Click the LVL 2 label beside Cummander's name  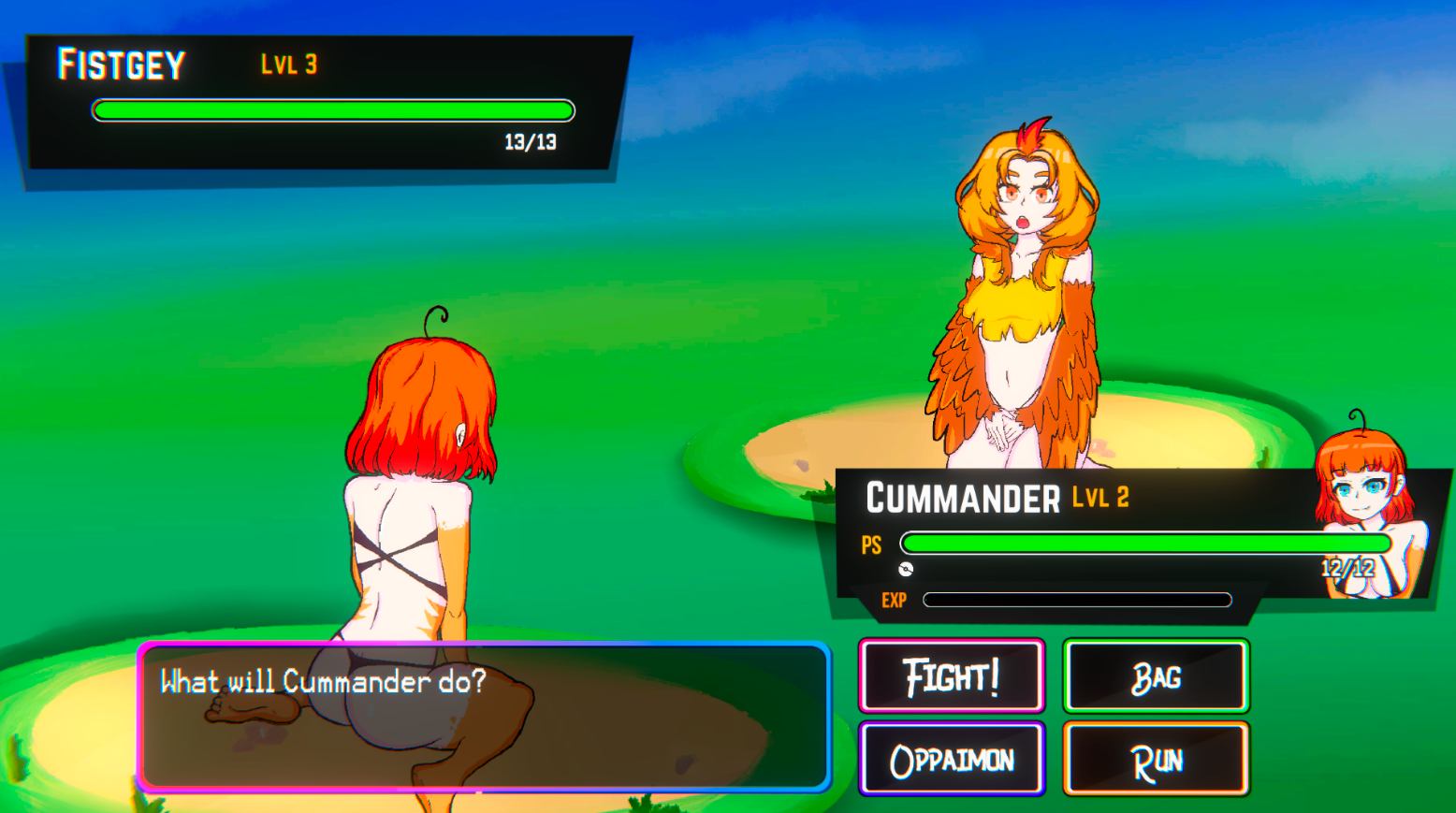1100,499
